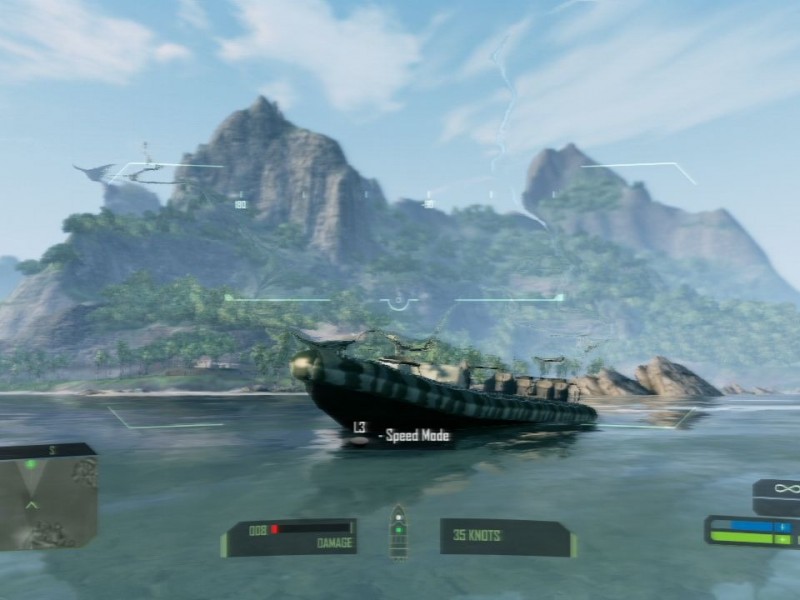Click the infinity ammo indicator
Screen dimensions: 800x600
[x=783, y=492]
